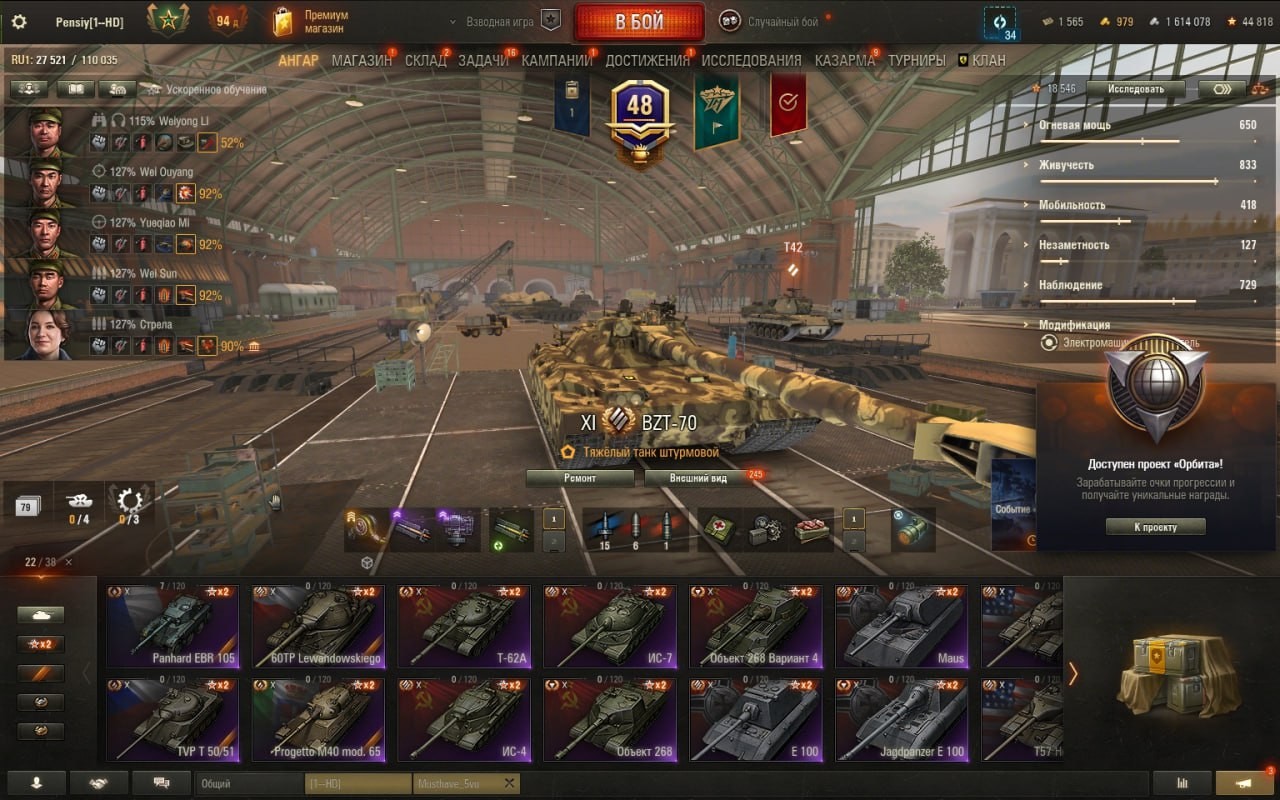
Task: Open the КЛАН tab
Action: [988, 60]
